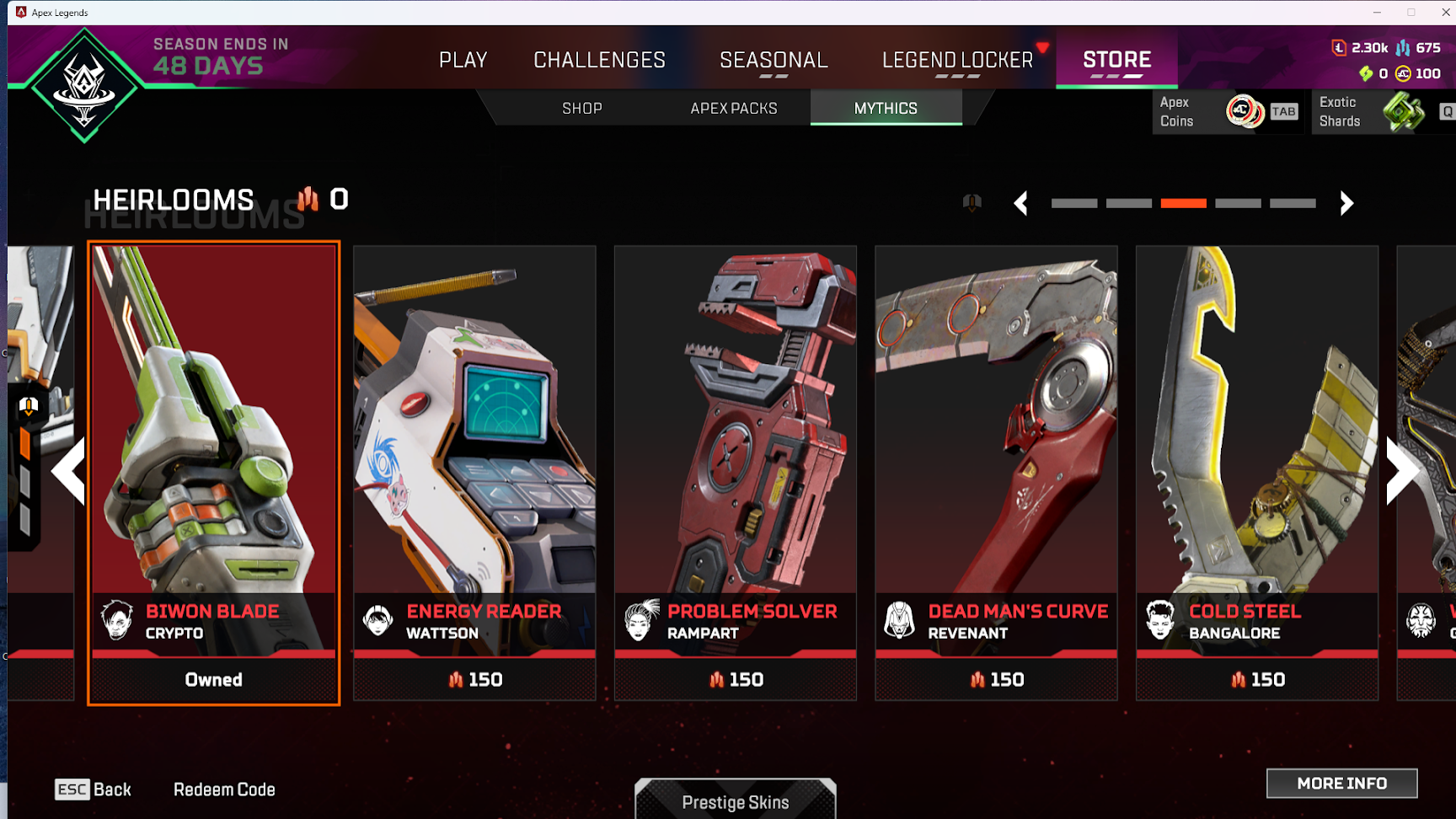The width and height of the screenshot is (1456, 819).
Task: Close the Apex Legends window
Action: click(1444, 12)
